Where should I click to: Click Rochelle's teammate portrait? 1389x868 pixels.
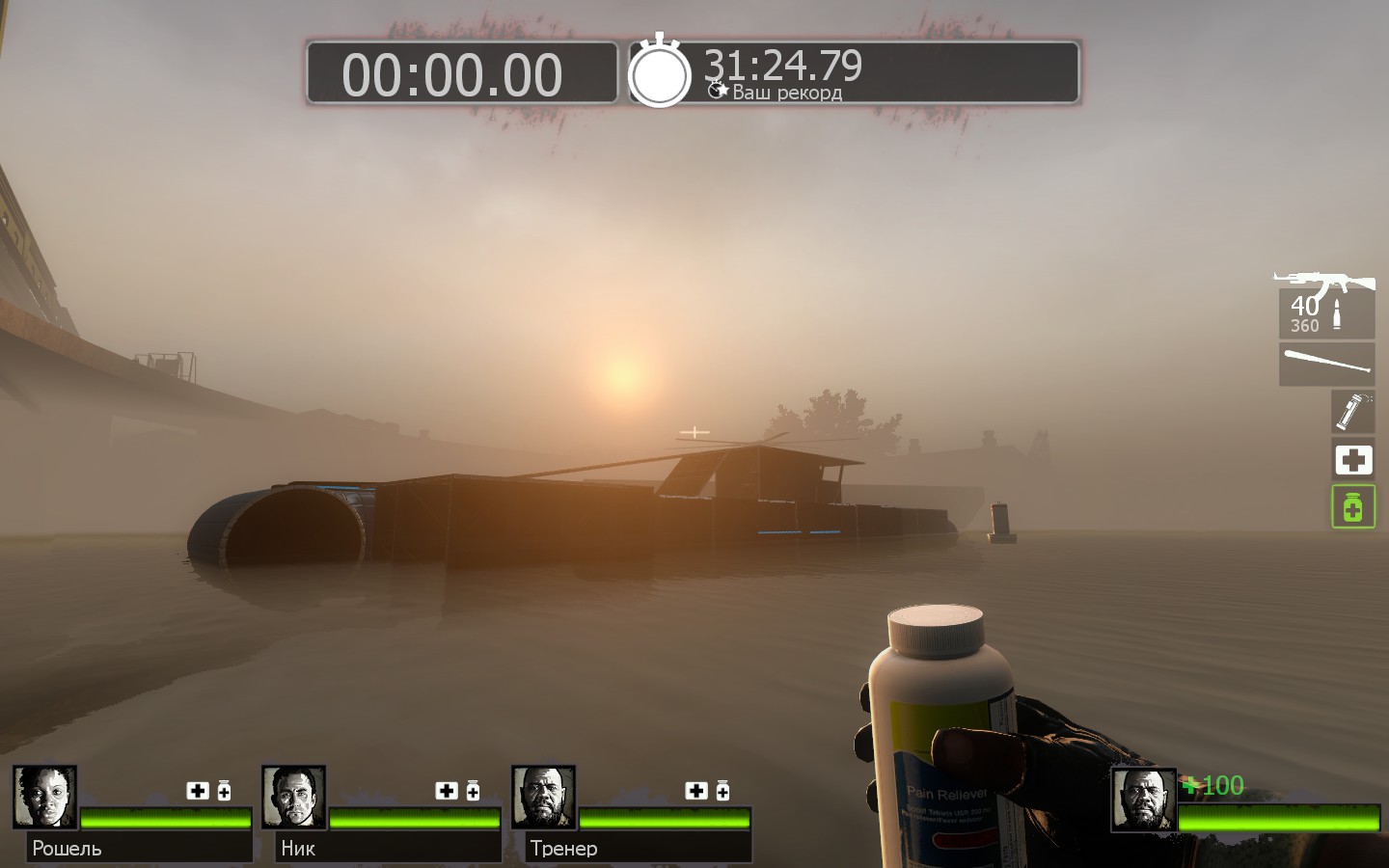[x=44, y=798]
